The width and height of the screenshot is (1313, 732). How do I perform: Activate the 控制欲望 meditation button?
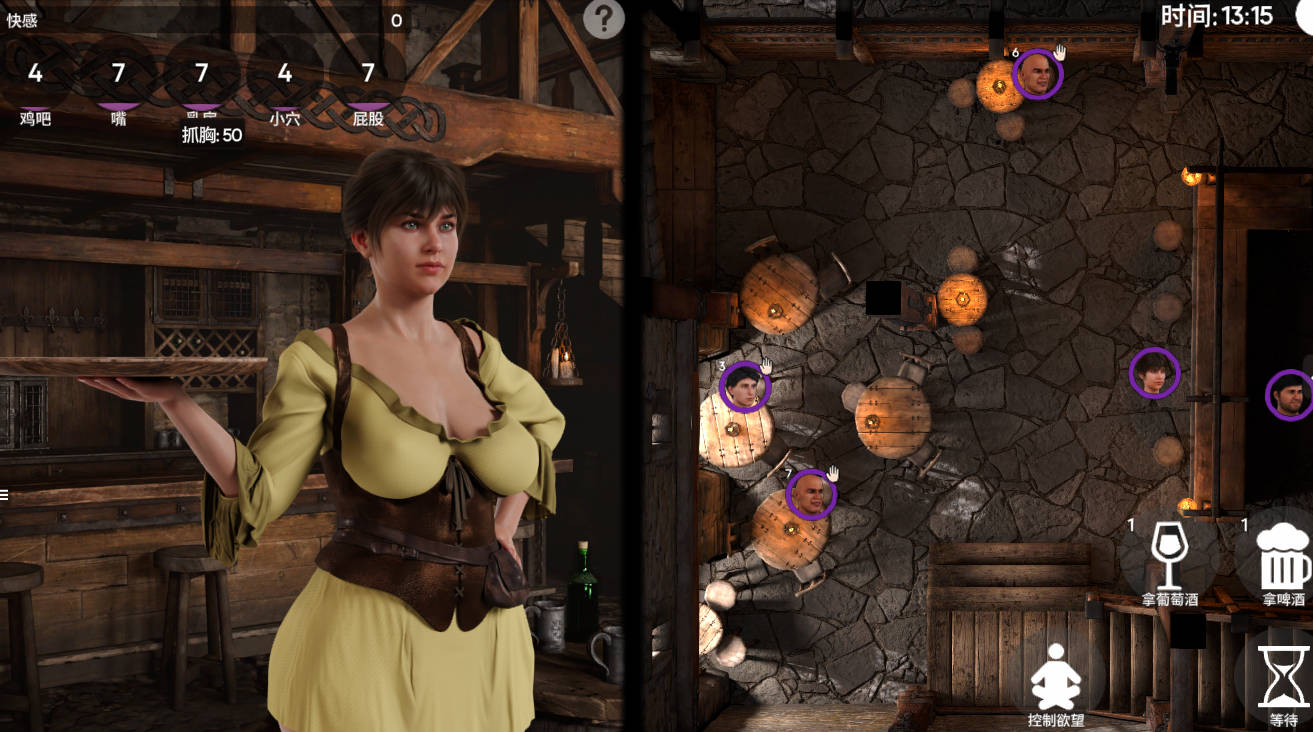click(x=1056, y=678)
